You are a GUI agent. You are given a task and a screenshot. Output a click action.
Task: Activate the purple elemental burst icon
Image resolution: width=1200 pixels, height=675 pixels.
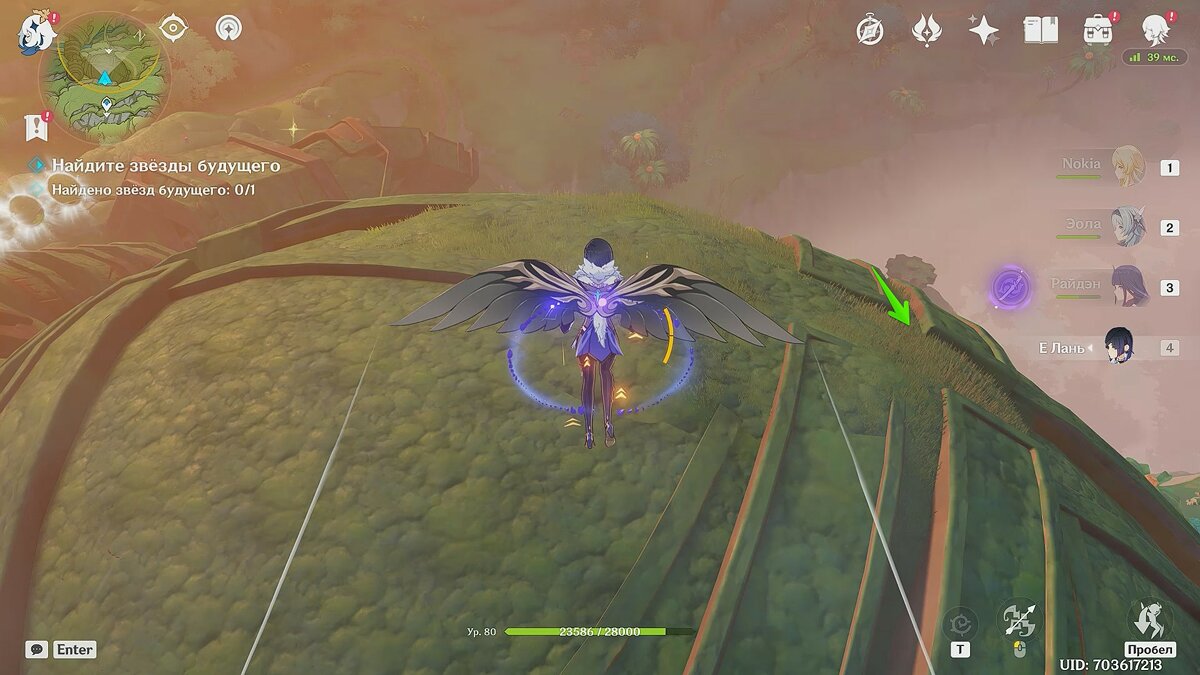(x=1012, y=288)
